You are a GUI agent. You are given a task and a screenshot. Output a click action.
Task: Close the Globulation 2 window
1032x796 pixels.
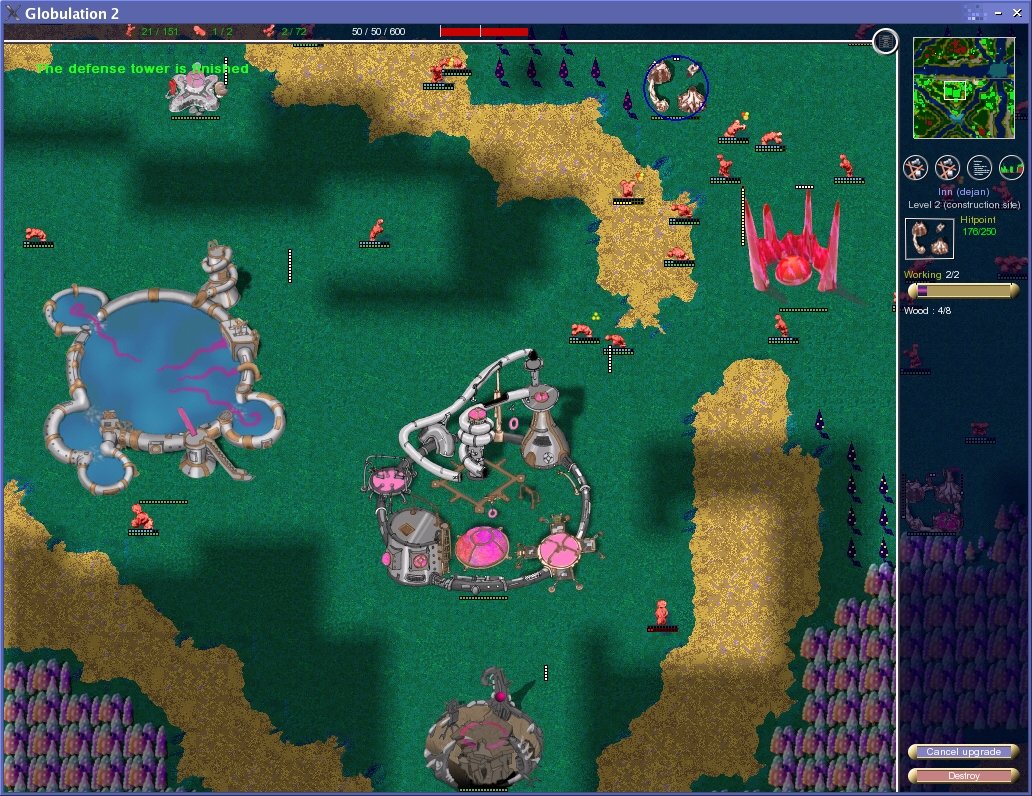(x=1015, y=12)
